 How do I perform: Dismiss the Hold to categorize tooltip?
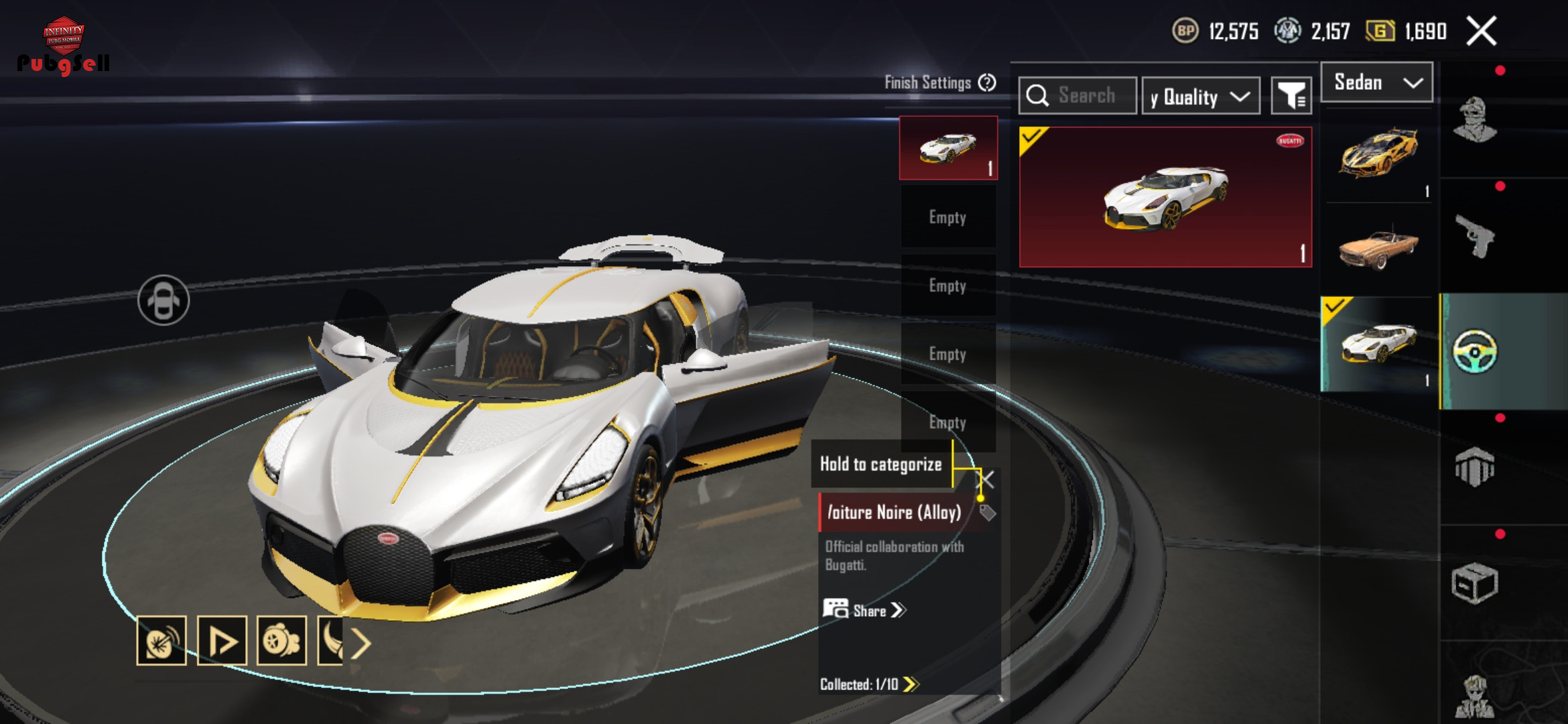[x=986, y=479]
